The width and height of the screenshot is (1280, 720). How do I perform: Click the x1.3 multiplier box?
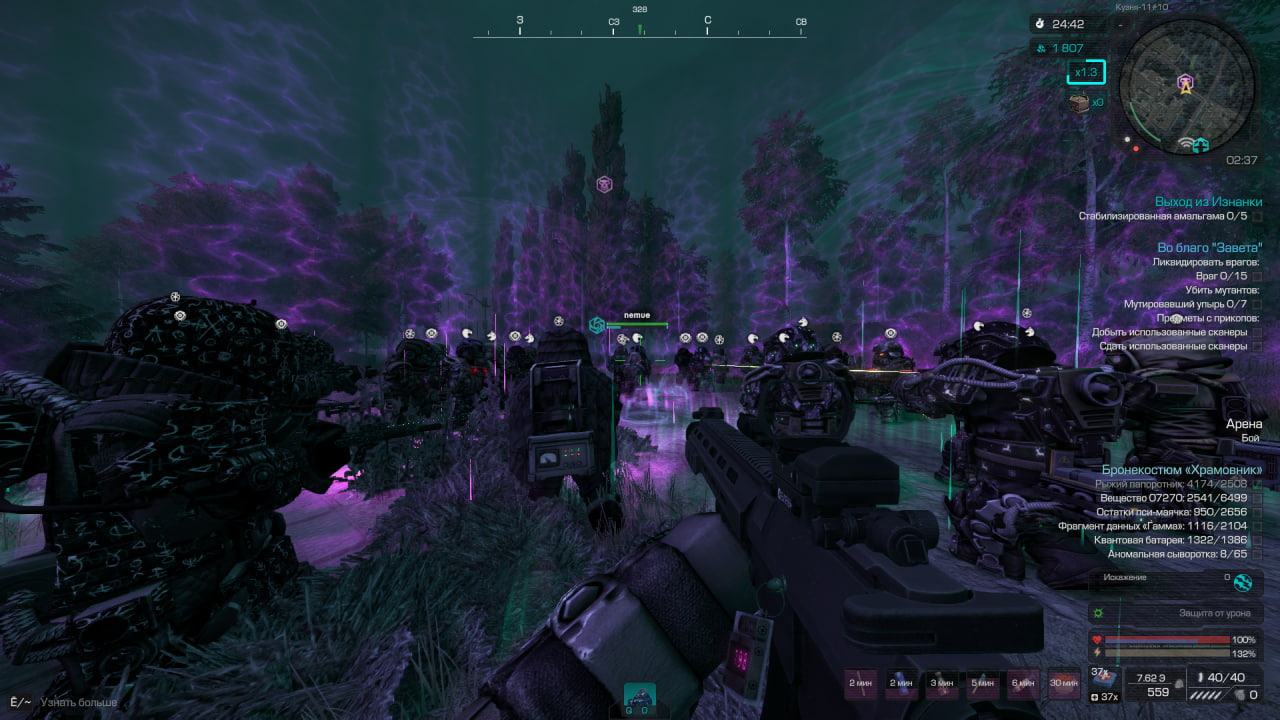click(x=1085, y=72)
